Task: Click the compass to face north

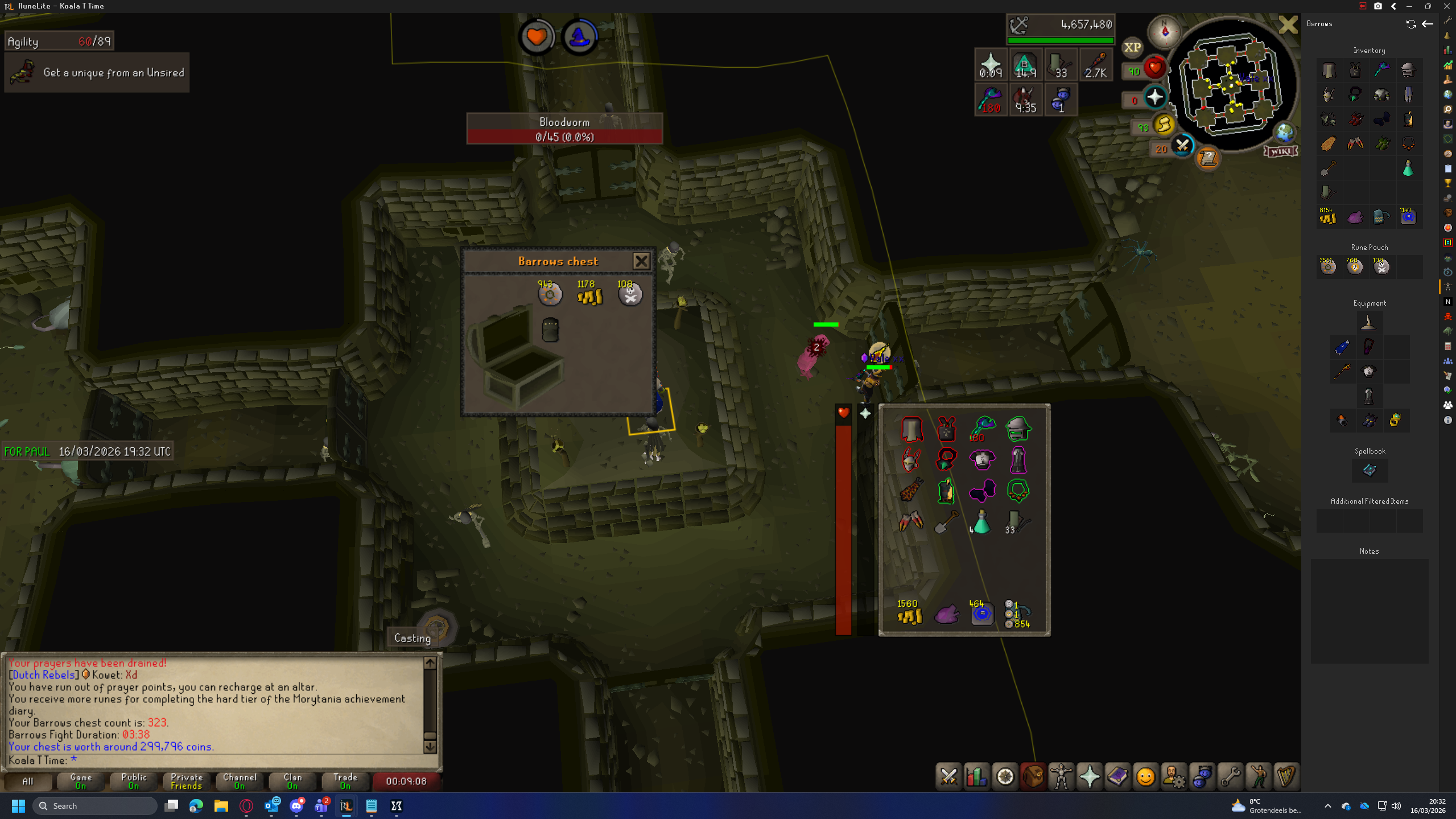Action: 1164,31
